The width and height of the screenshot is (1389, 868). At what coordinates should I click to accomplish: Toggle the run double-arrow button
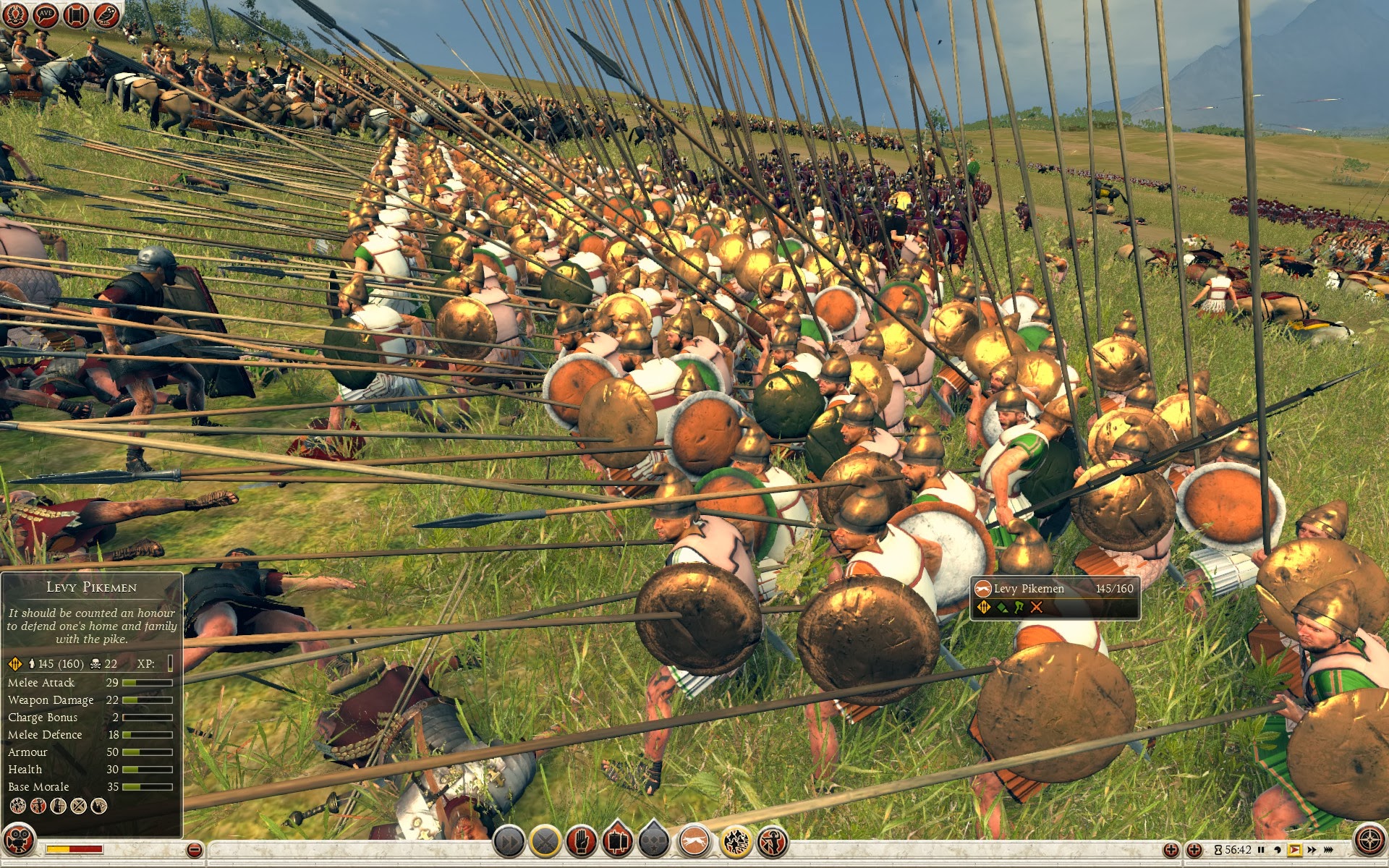pyautogui.click(x=509, y=842)
